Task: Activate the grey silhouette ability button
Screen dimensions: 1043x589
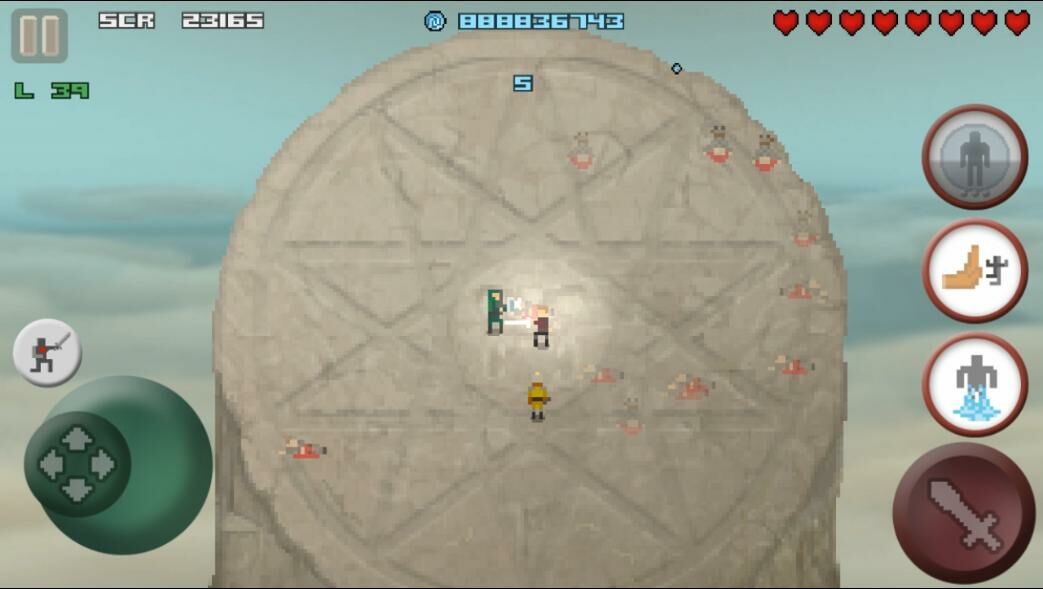Action: 974,157
